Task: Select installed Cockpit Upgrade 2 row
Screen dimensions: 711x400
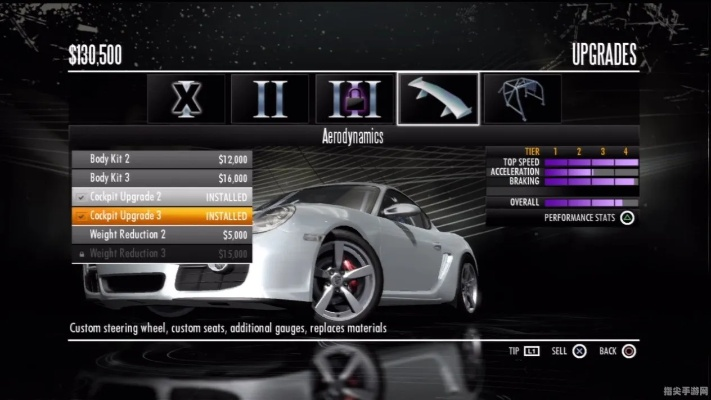Action: [161, 196]
